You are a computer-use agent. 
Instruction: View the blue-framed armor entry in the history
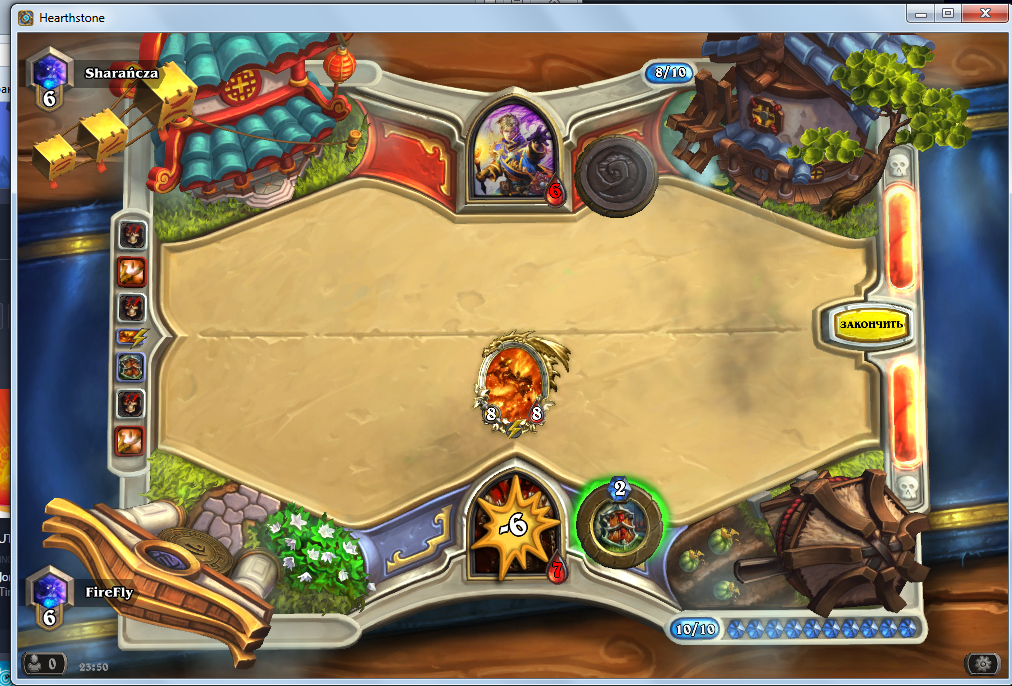pyautogui.click(x=132, y=367)
